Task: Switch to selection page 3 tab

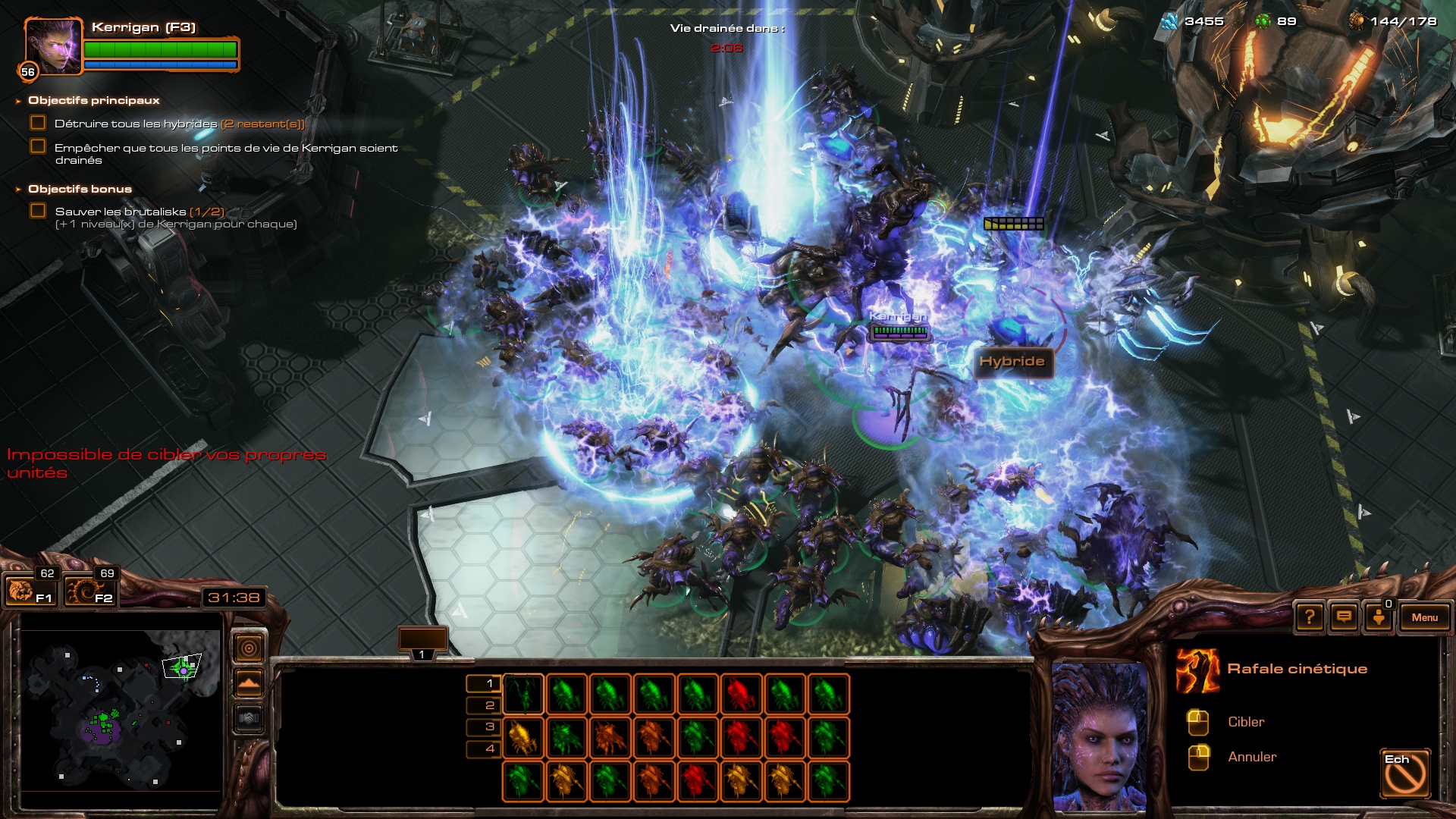Action: pyautogui.click(x=483, y=726)
